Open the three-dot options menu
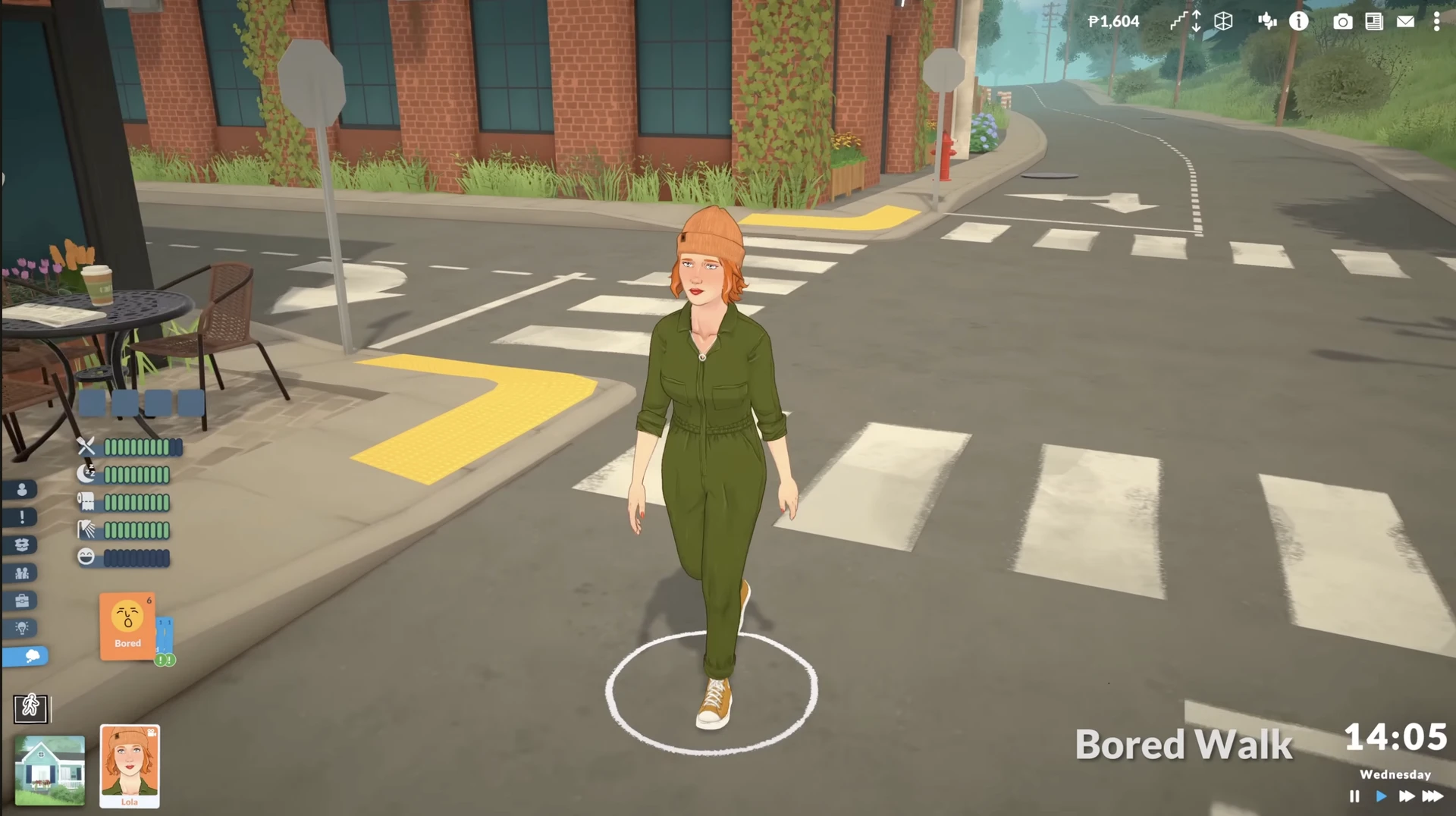Image resolution: width=1456 pixels, height=816 pixels. click(1436, 21)
